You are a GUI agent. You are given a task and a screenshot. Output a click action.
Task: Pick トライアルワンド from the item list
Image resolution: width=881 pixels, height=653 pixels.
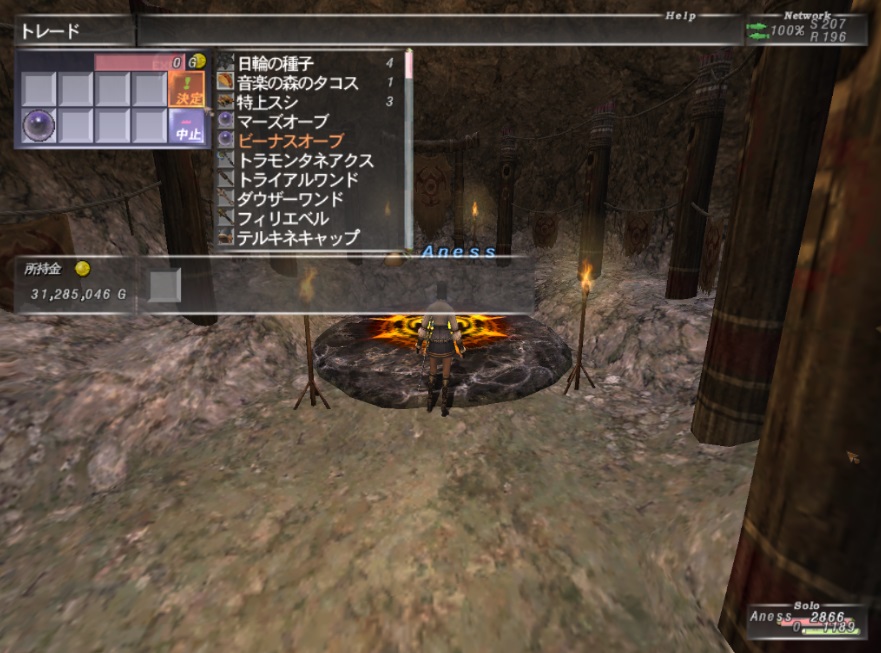(297, 180)
